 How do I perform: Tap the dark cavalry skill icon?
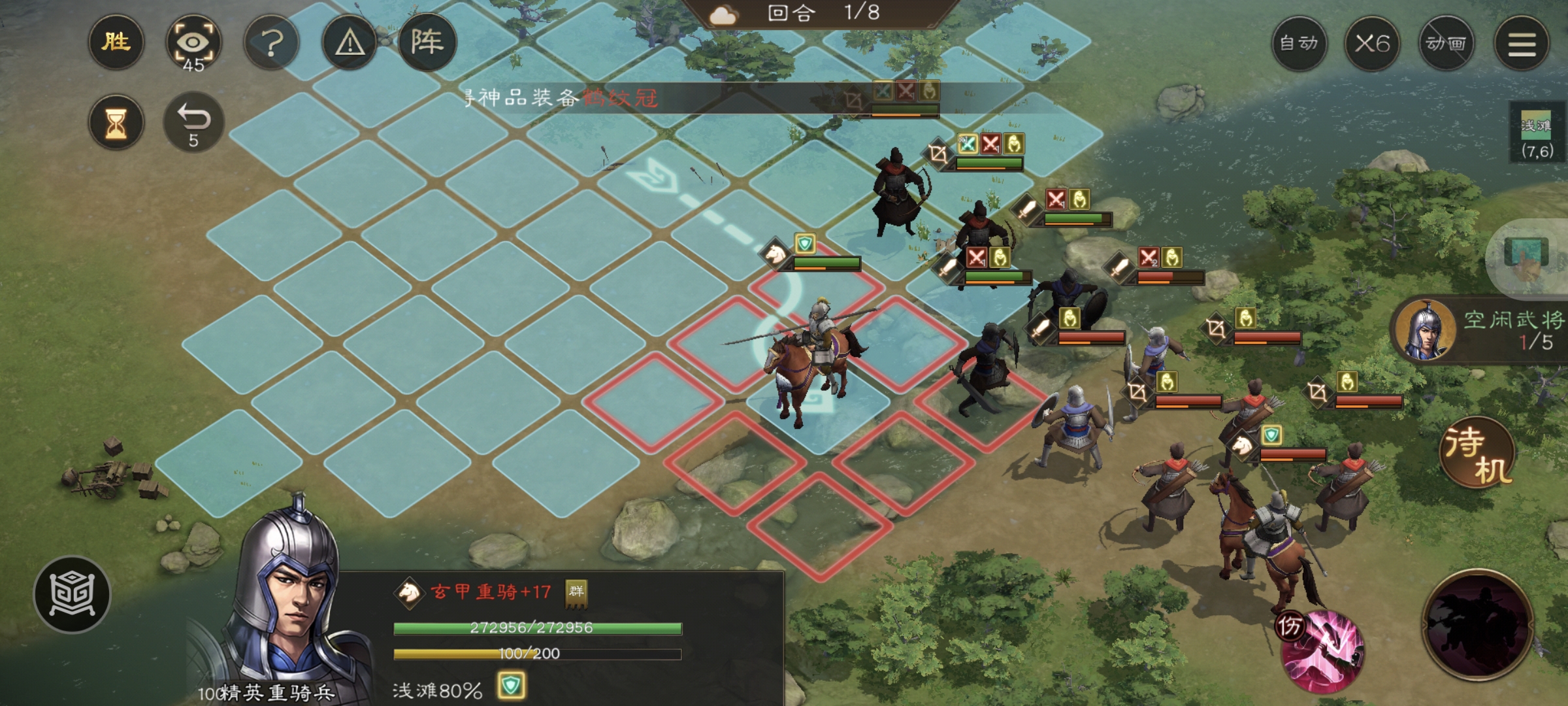coord(1478,625)
